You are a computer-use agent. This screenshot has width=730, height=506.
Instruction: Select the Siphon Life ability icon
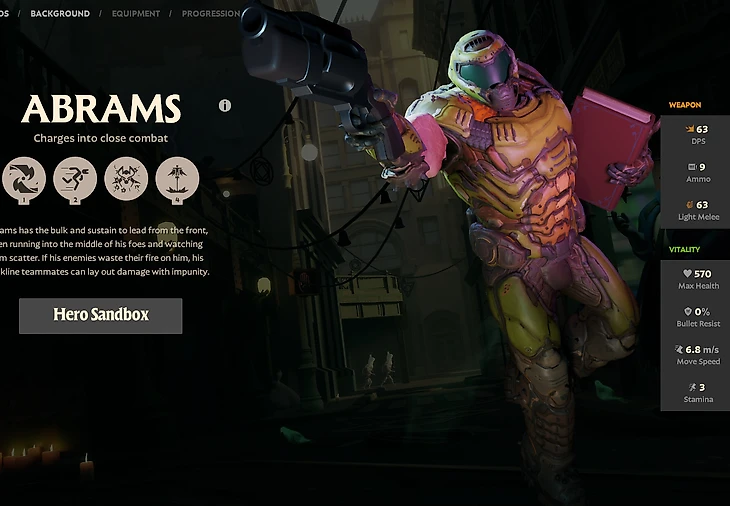click(x=23, y=179)
